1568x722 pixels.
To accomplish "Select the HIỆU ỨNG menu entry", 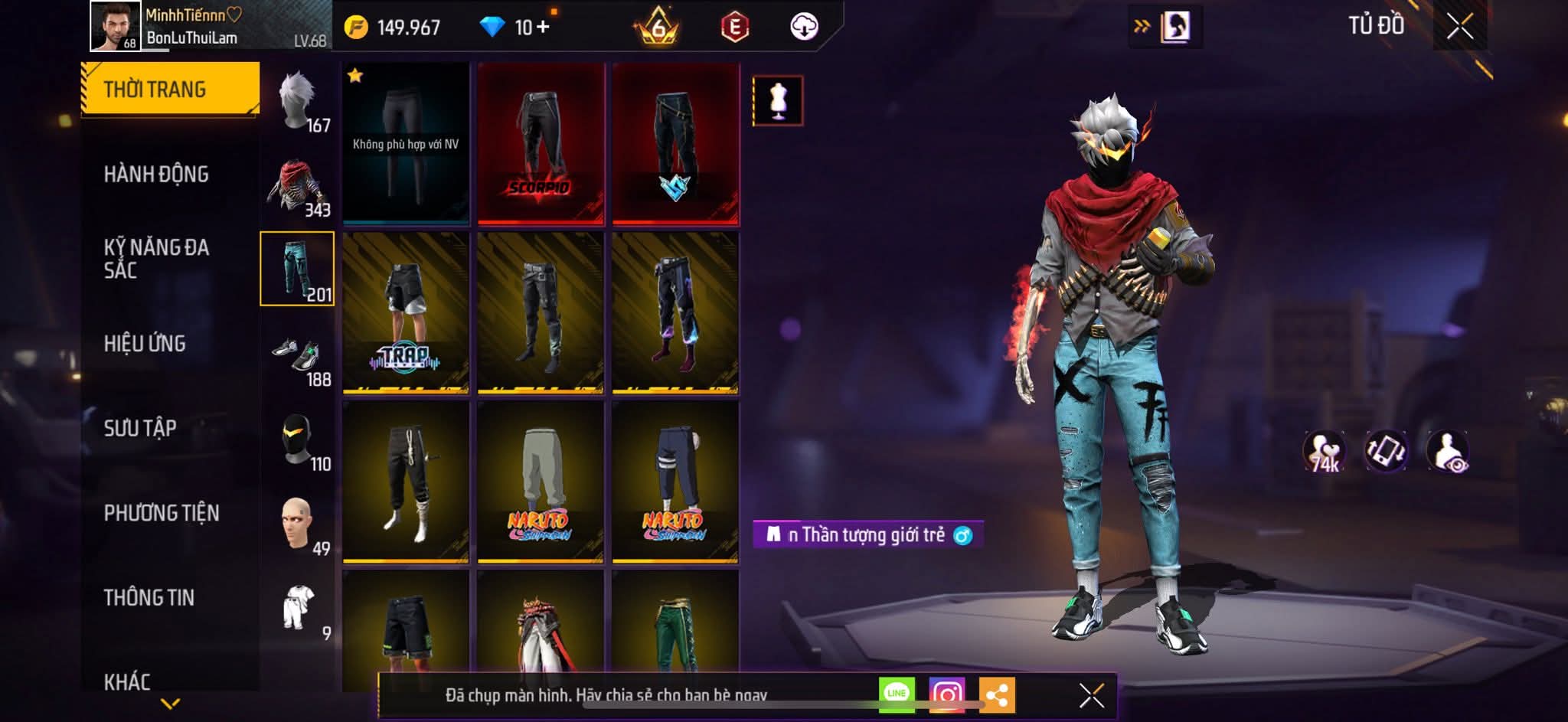I will pyautogui.click(x=145, y=344).
